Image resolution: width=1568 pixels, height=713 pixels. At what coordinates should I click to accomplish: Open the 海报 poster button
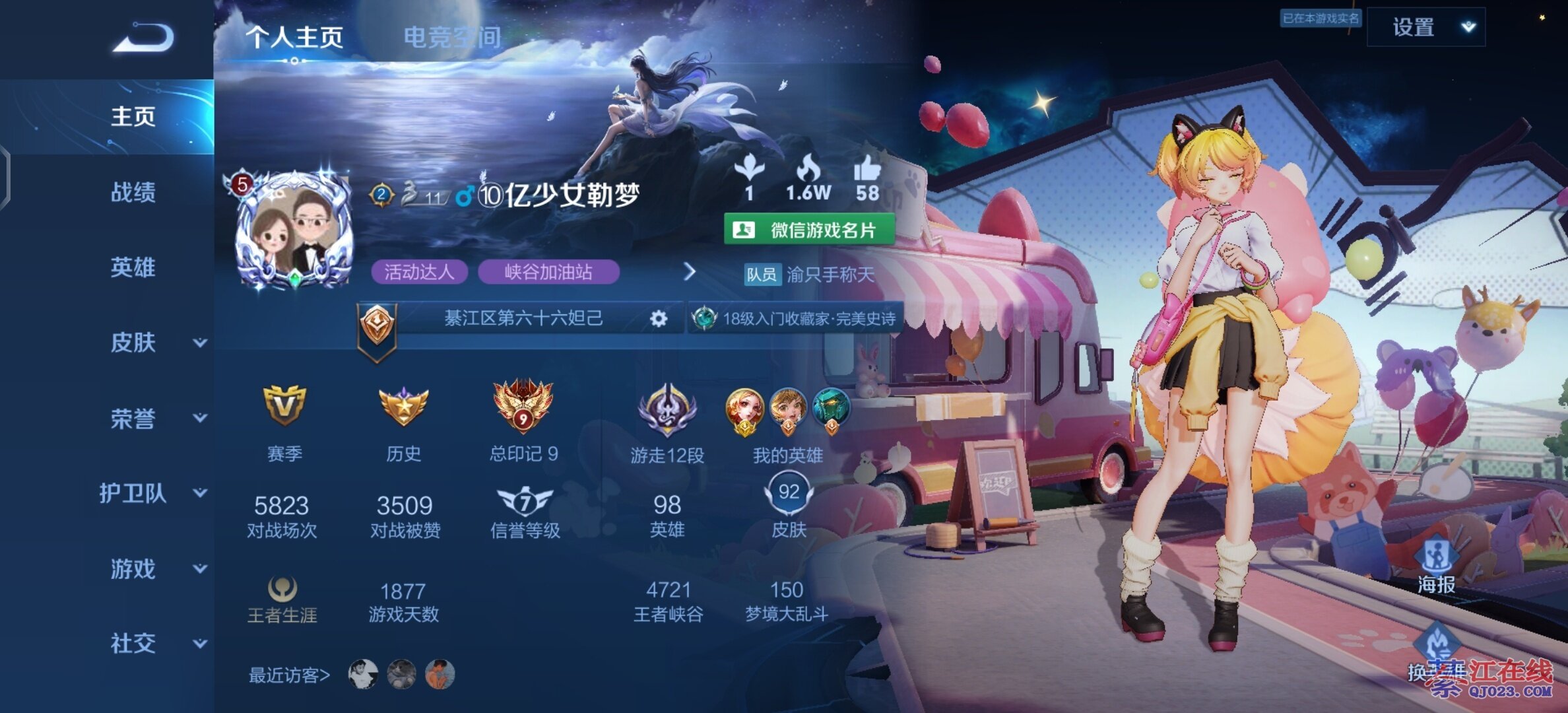click(1437, 566)
